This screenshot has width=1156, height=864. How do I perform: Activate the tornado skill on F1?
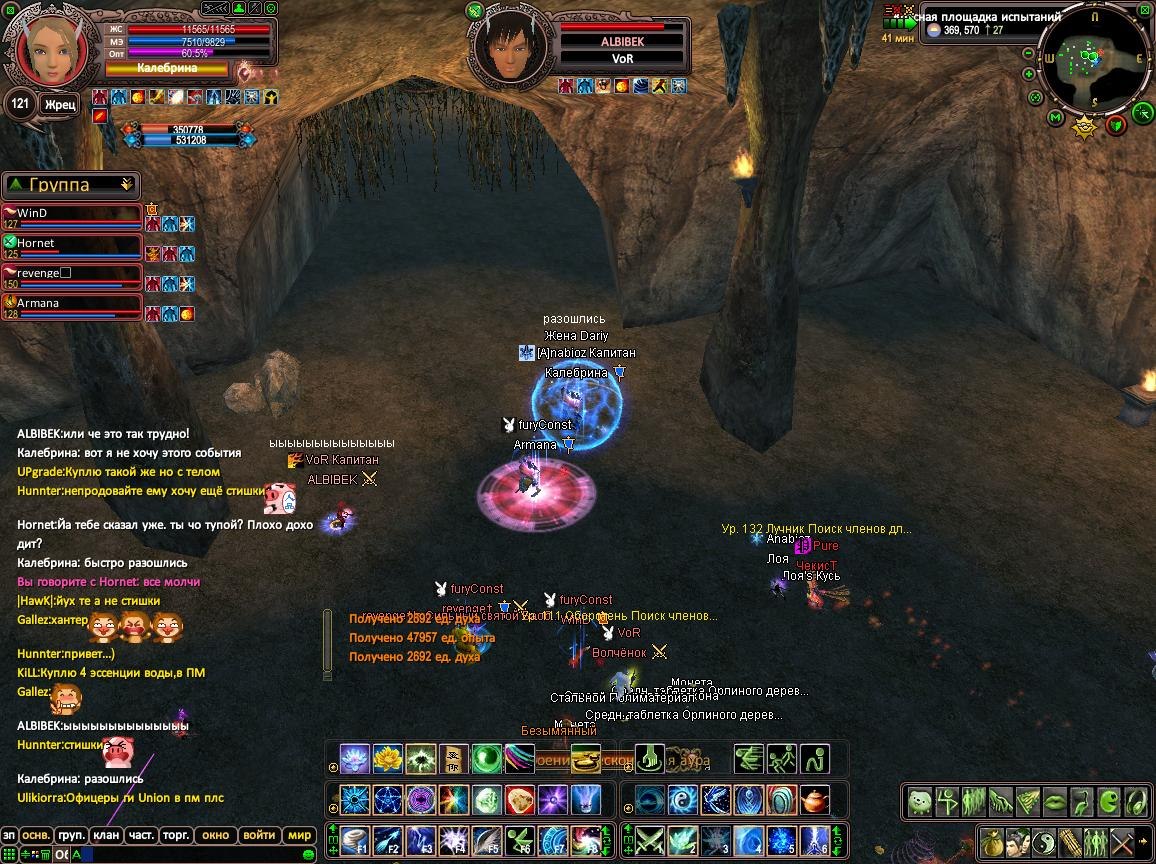(x=354, y=839)
